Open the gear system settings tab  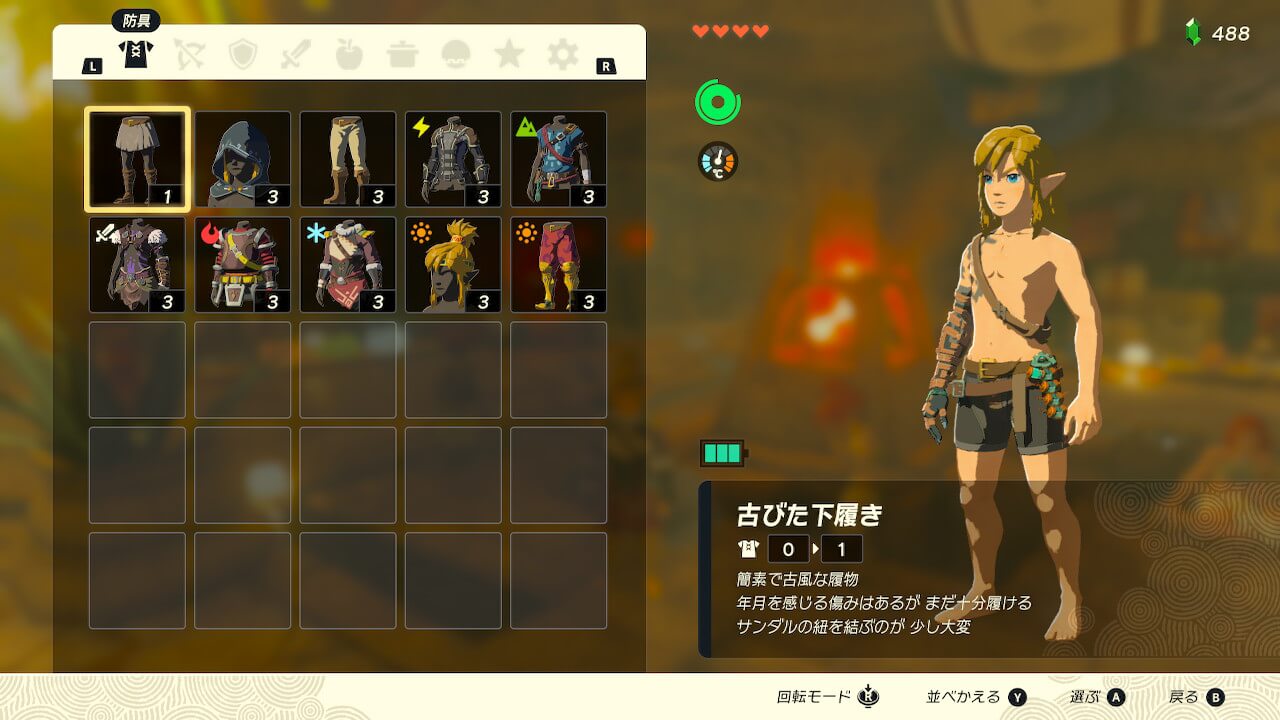(x=562, y=54)
